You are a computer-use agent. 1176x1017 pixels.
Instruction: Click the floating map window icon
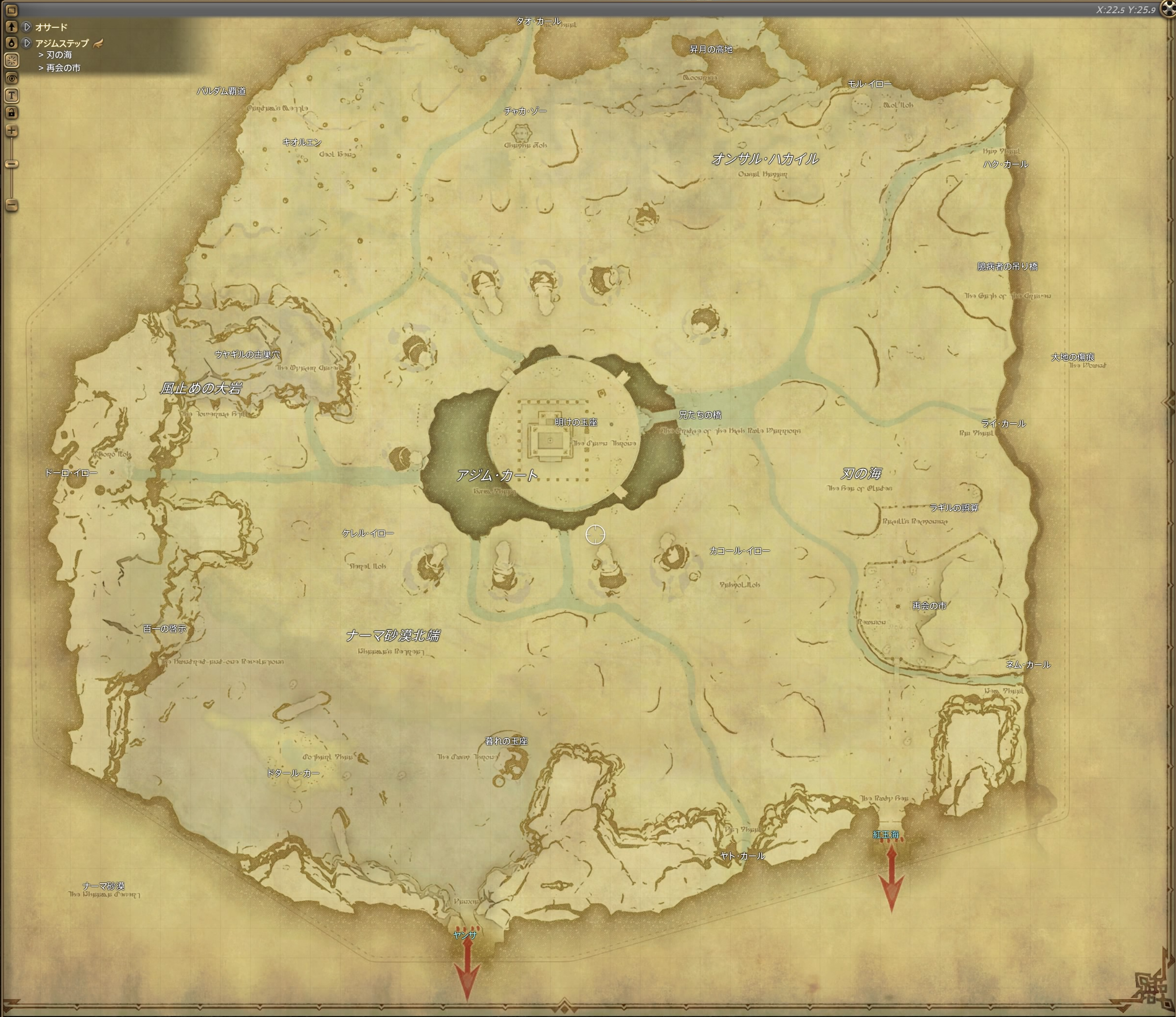point(12,11)
